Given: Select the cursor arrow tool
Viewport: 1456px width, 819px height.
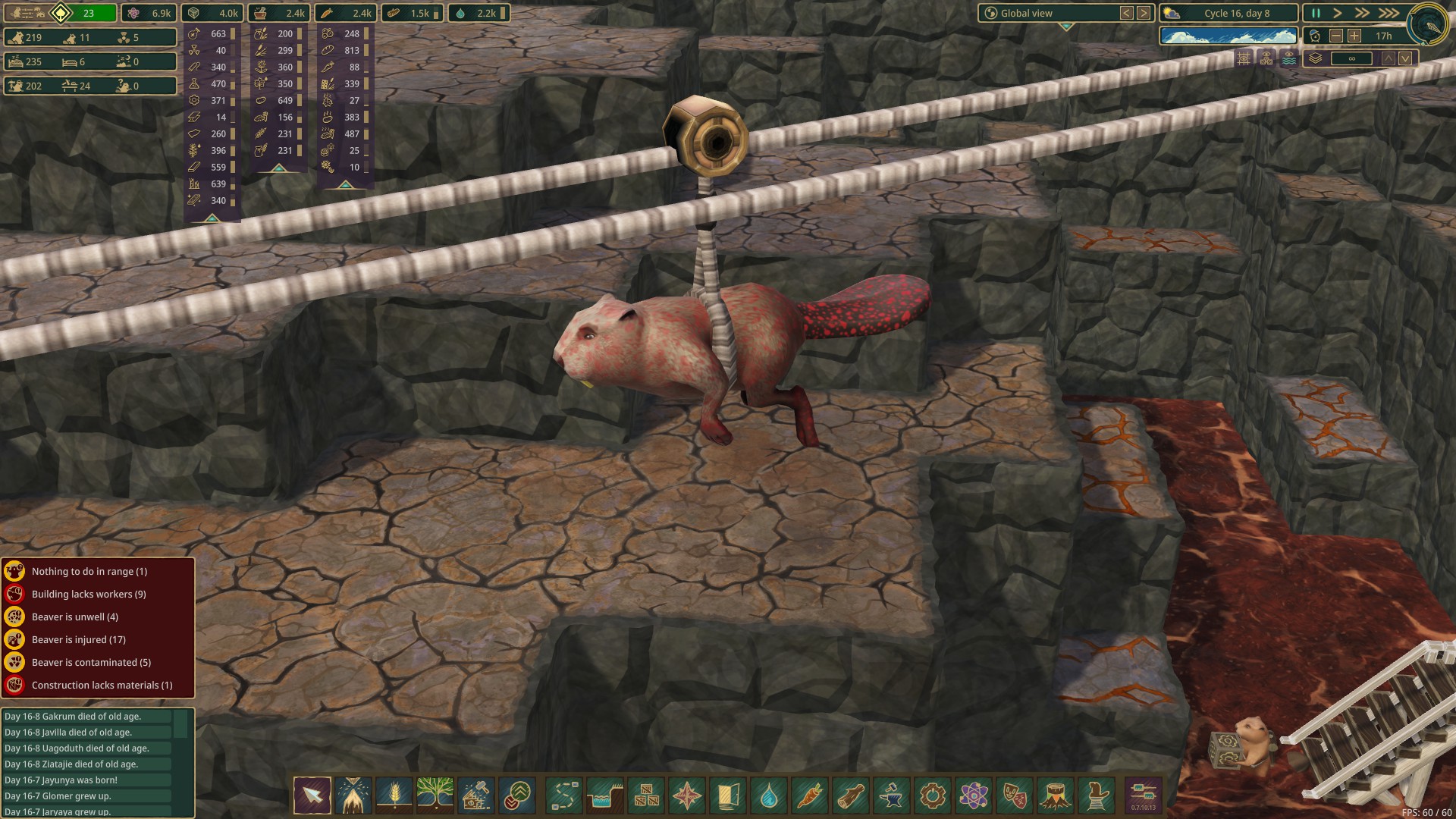Looking at the screenshot, I should click(312, 795).
